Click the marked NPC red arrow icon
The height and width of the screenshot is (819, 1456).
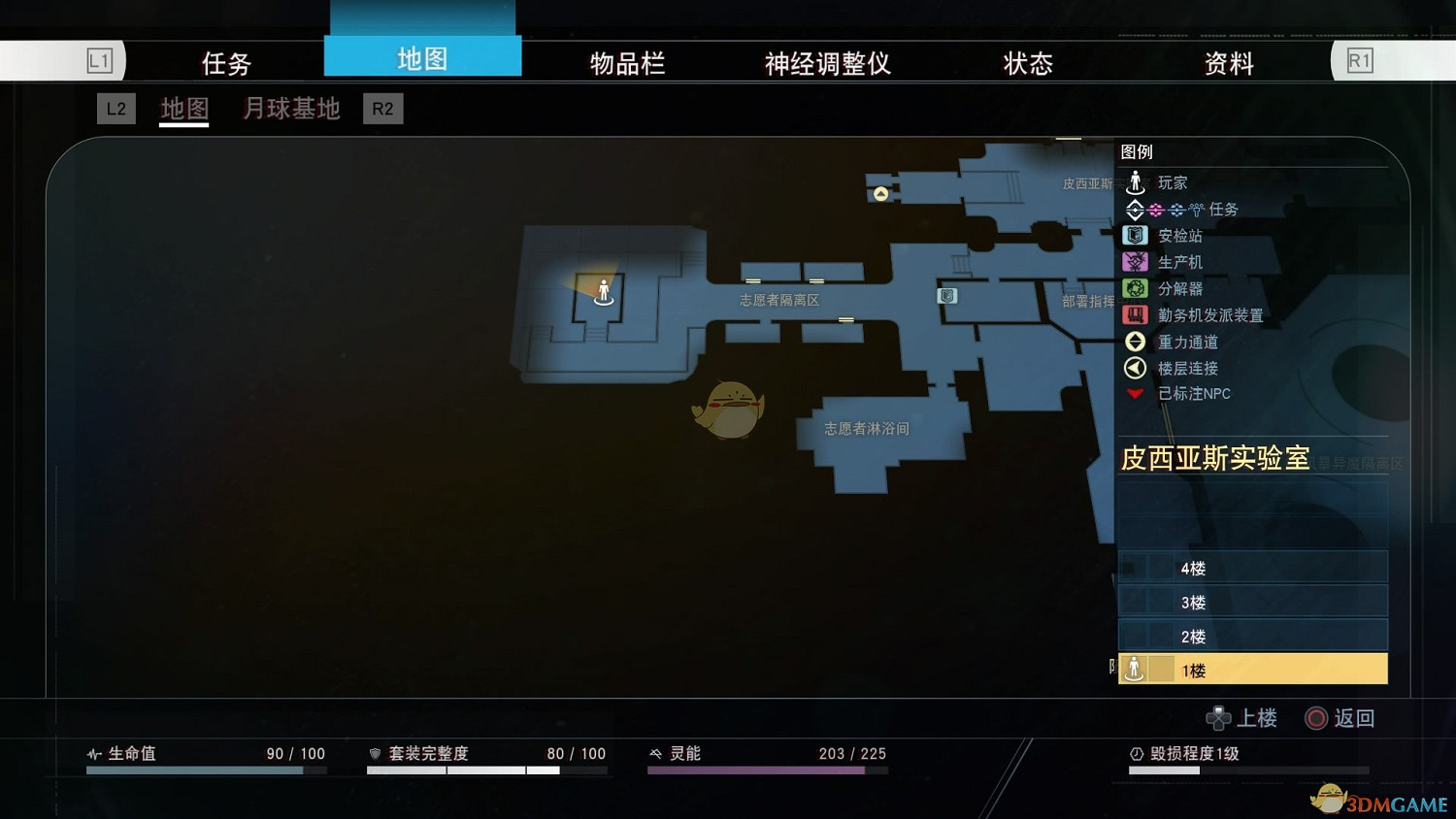1135,393
